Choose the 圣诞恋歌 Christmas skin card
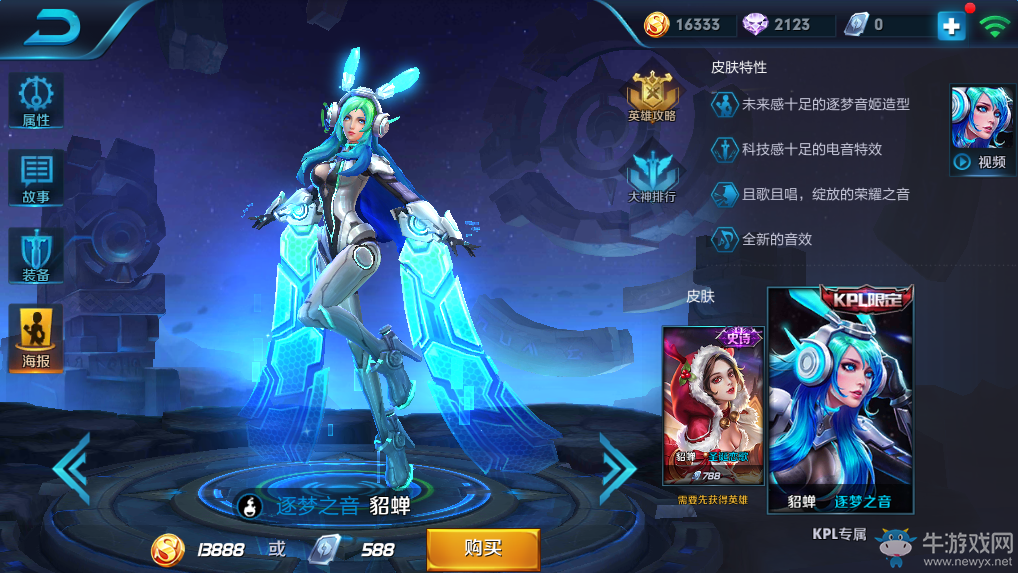Image resolution: width=1018 pixels, height=573 pixels. point(713,406)
